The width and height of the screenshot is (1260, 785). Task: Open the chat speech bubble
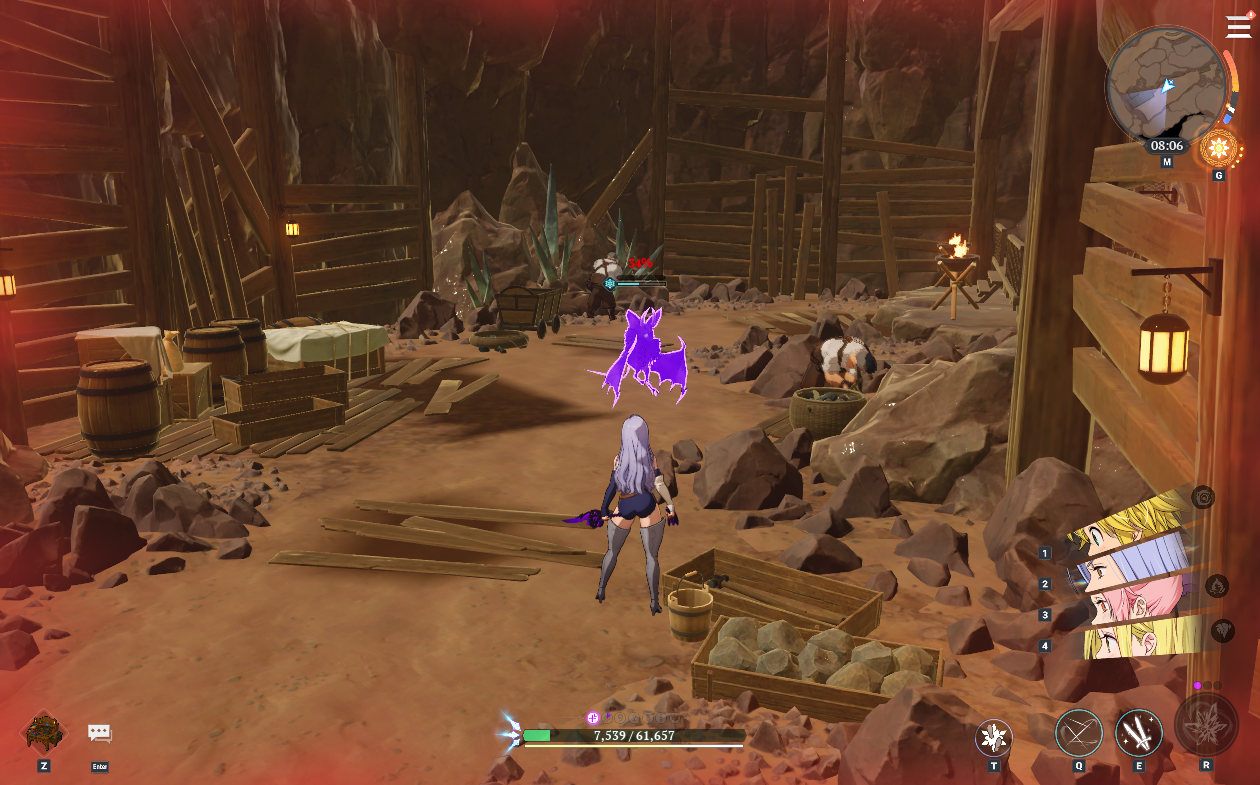(99, 733)
